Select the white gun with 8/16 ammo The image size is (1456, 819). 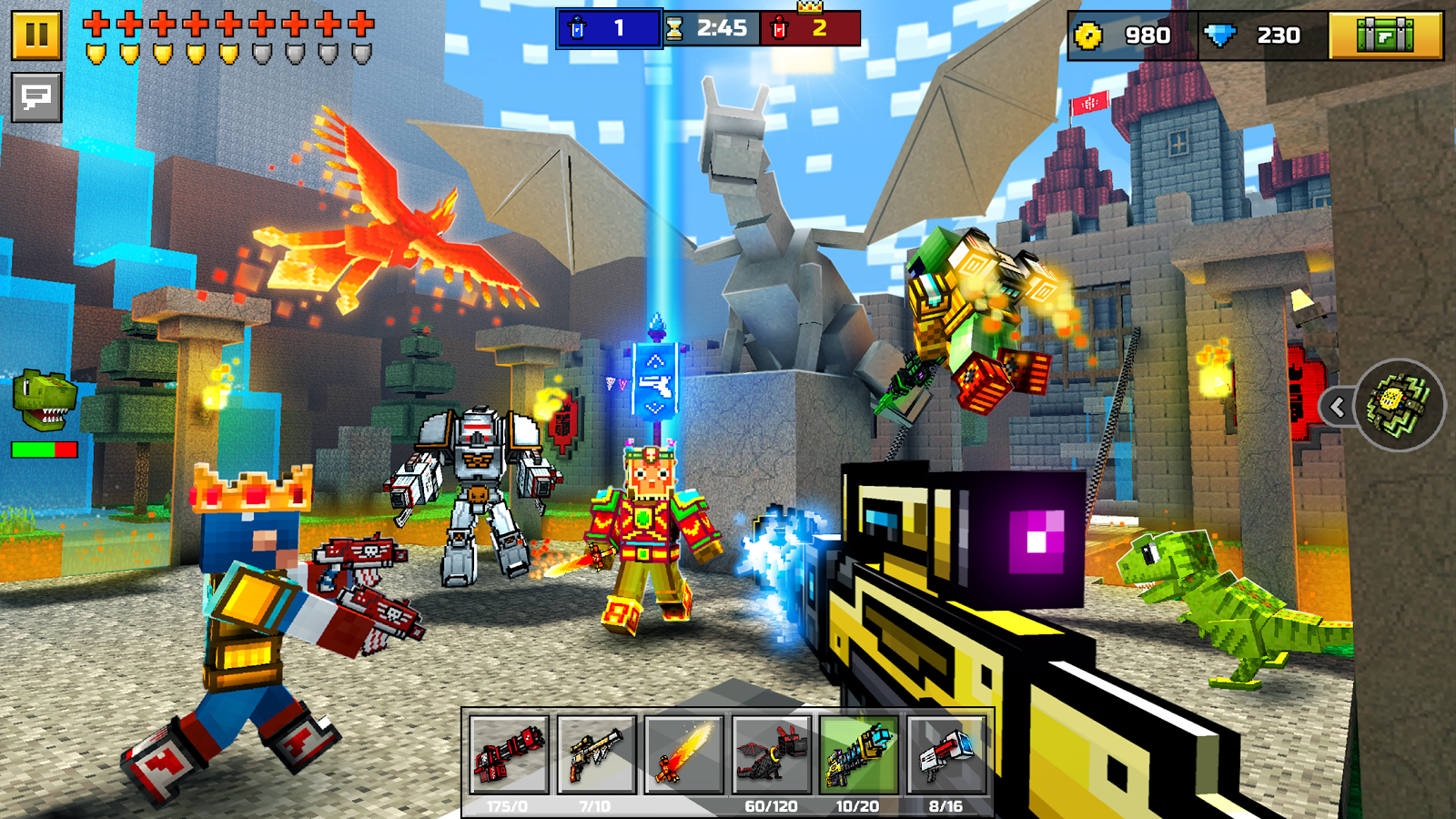point(944,753)
